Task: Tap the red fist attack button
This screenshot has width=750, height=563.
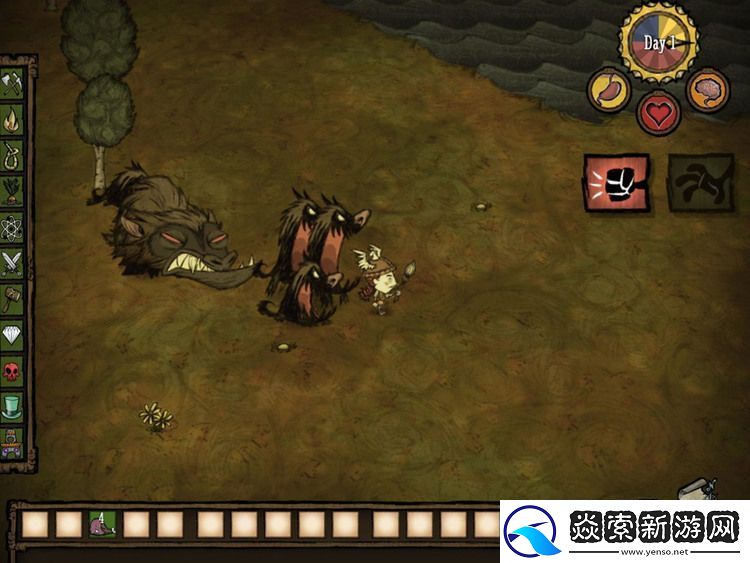Action: [616, 183]
